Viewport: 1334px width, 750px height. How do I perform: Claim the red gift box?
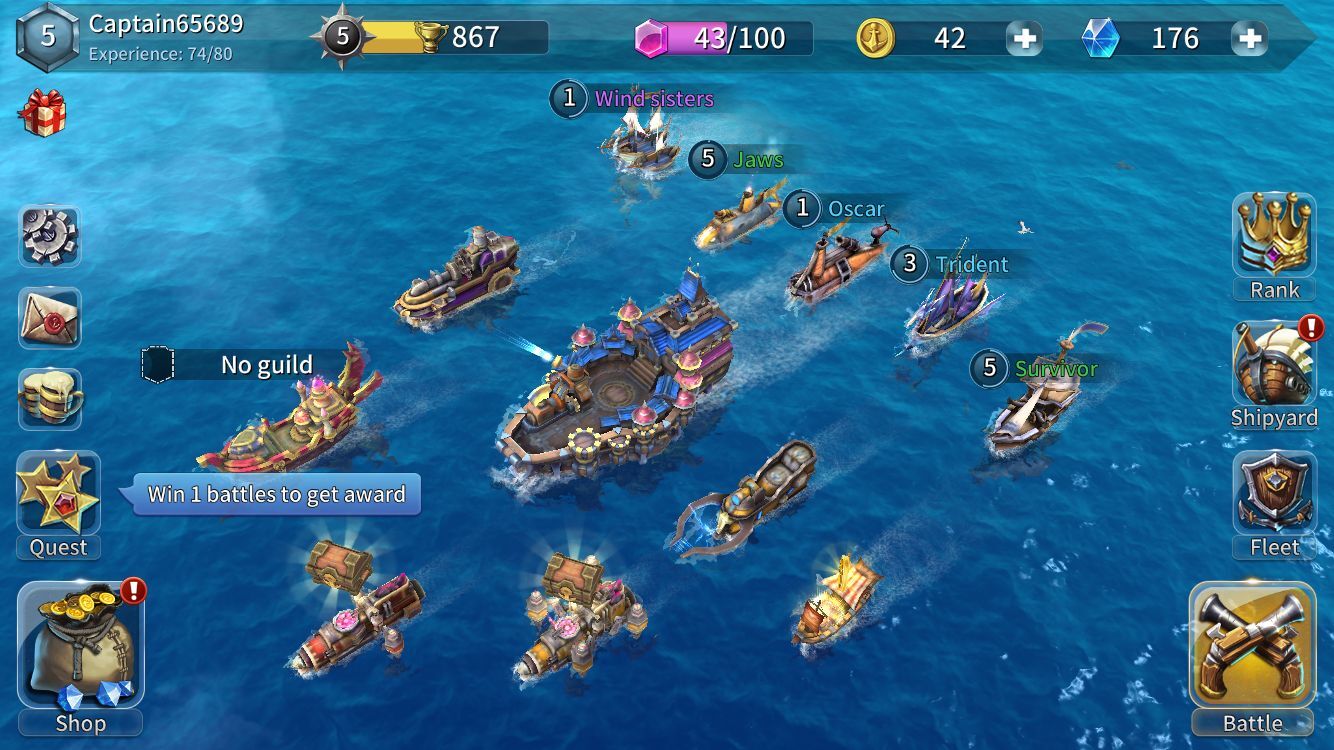(42, 112)
